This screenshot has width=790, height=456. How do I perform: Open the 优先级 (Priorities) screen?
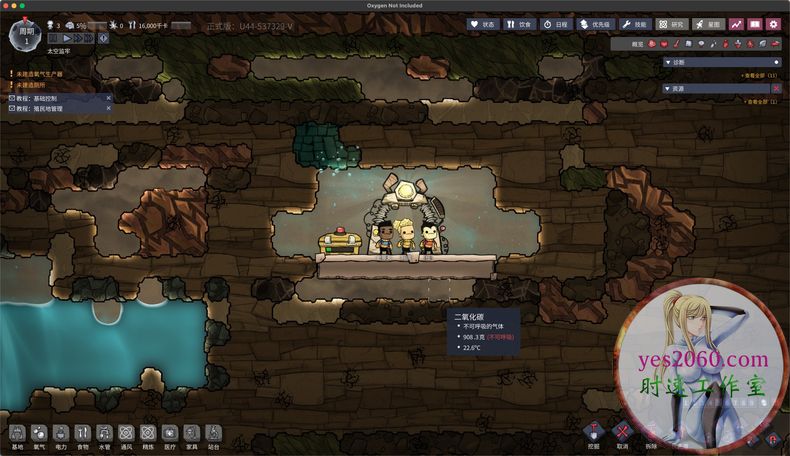point(596,24)
